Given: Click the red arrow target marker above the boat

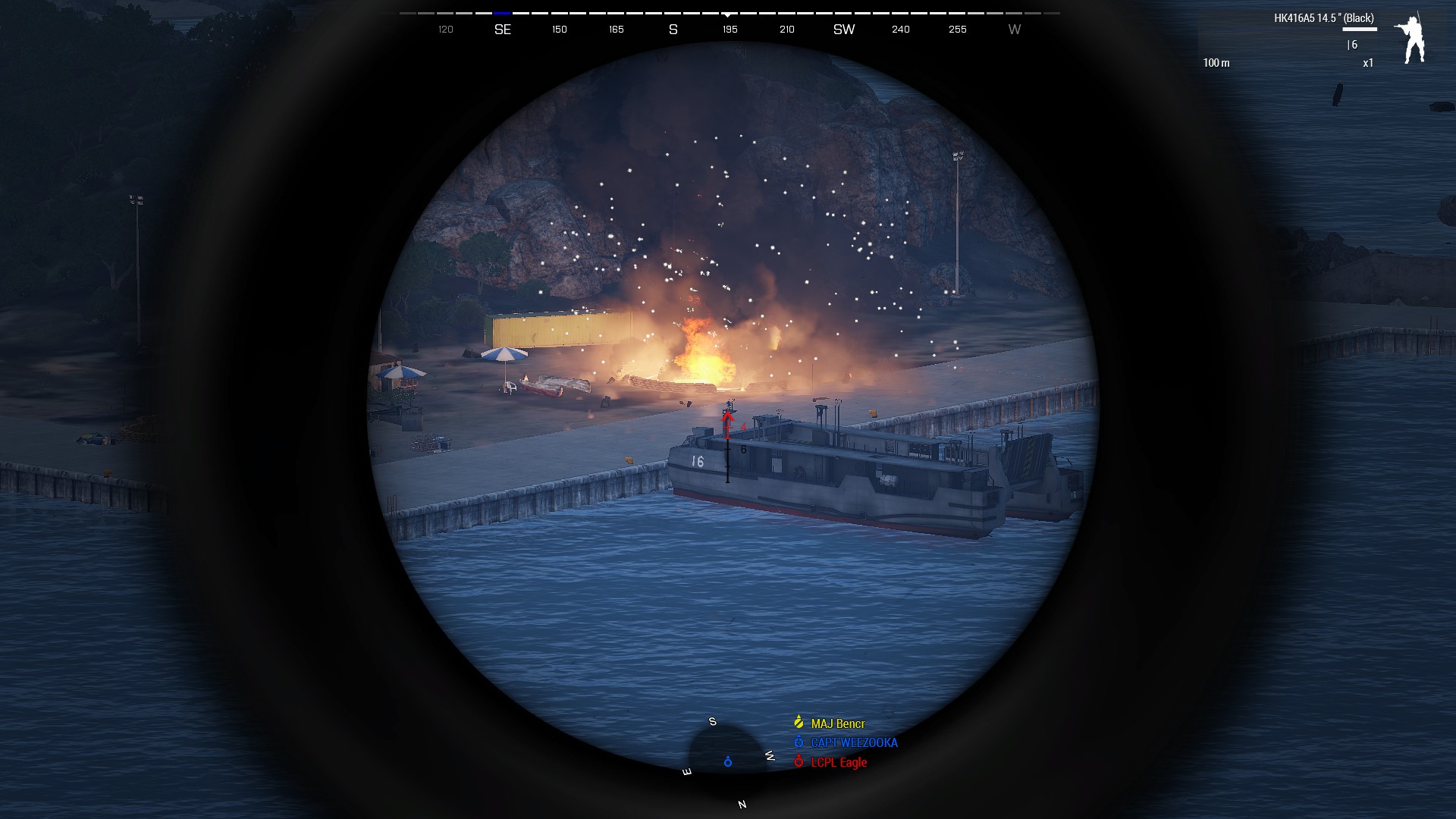Looking at the screenshot, I should pyautogui.click(x=729, y=421).
